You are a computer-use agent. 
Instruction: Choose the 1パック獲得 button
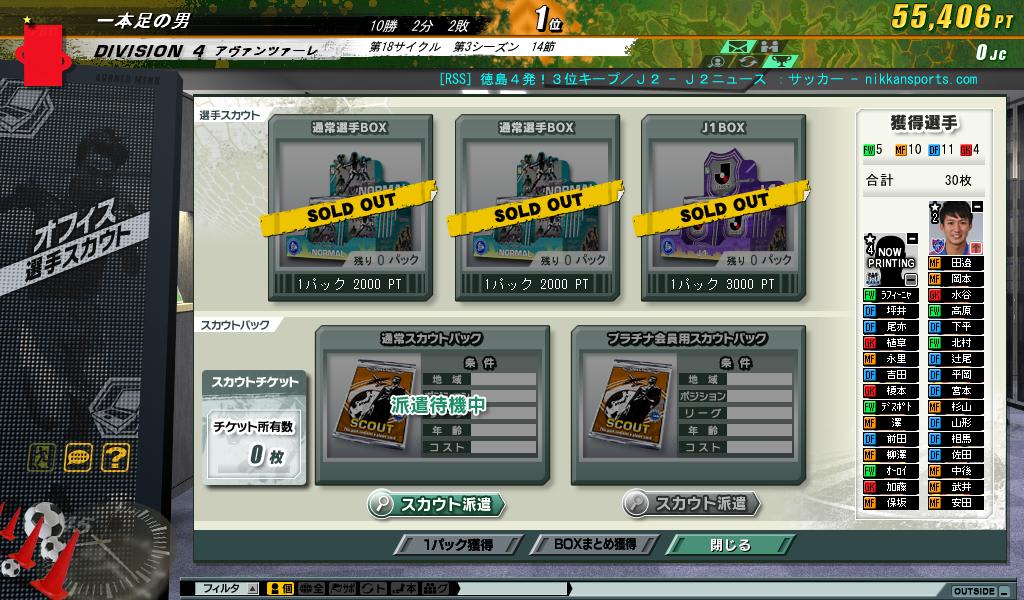coord(456,545)
